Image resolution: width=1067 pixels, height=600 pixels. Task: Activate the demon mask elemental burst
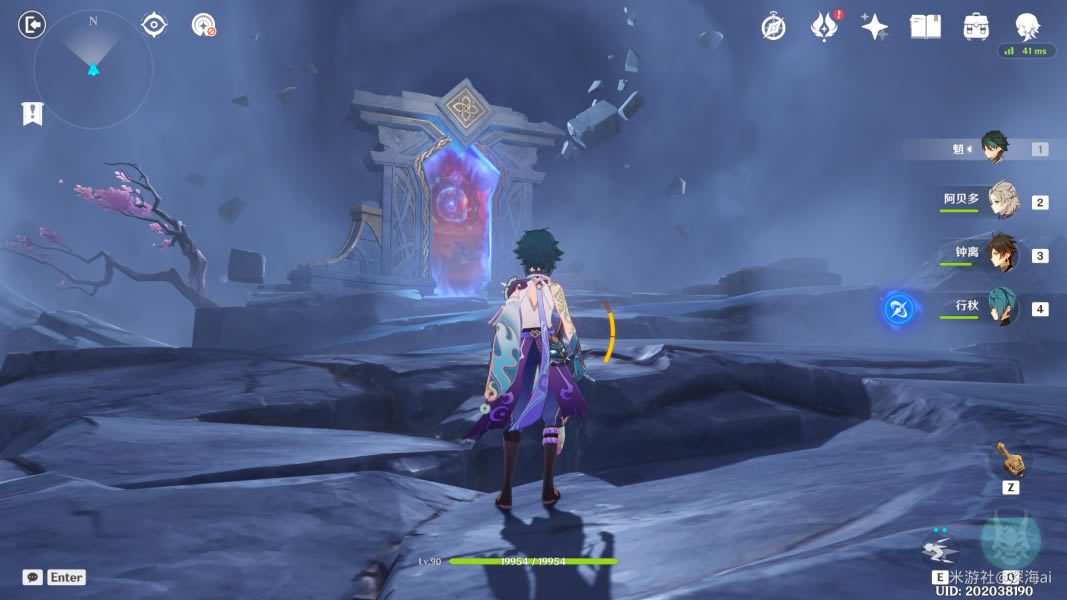click(x=1010, y=540)
